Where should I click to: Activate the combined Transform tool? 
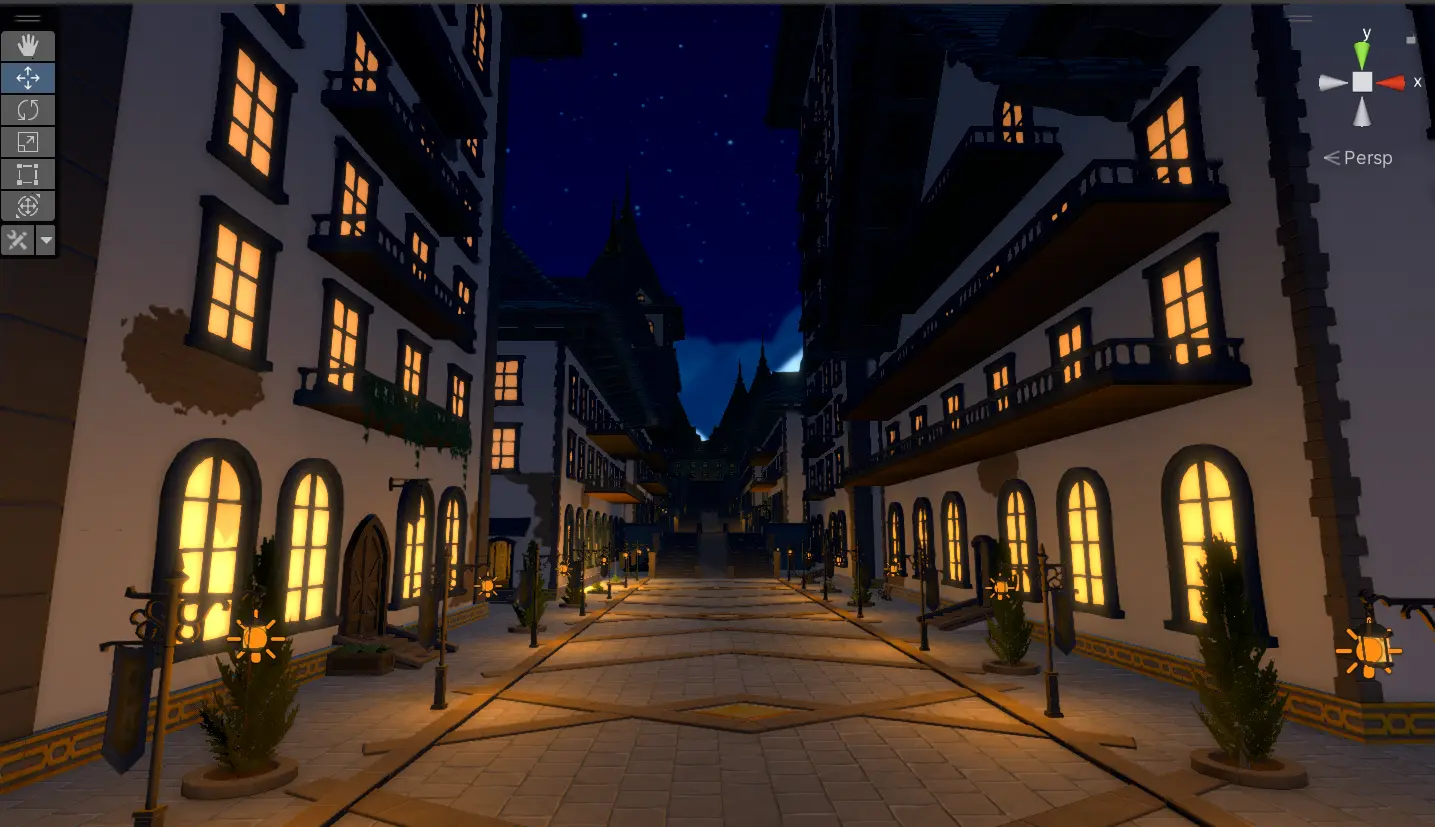click(x=28, y=206)
